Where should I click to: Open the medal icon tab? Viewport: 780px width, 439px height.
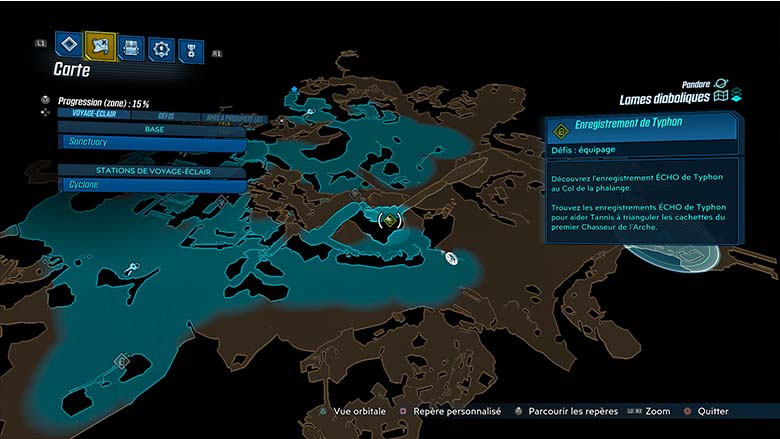[x=191, y=51]
